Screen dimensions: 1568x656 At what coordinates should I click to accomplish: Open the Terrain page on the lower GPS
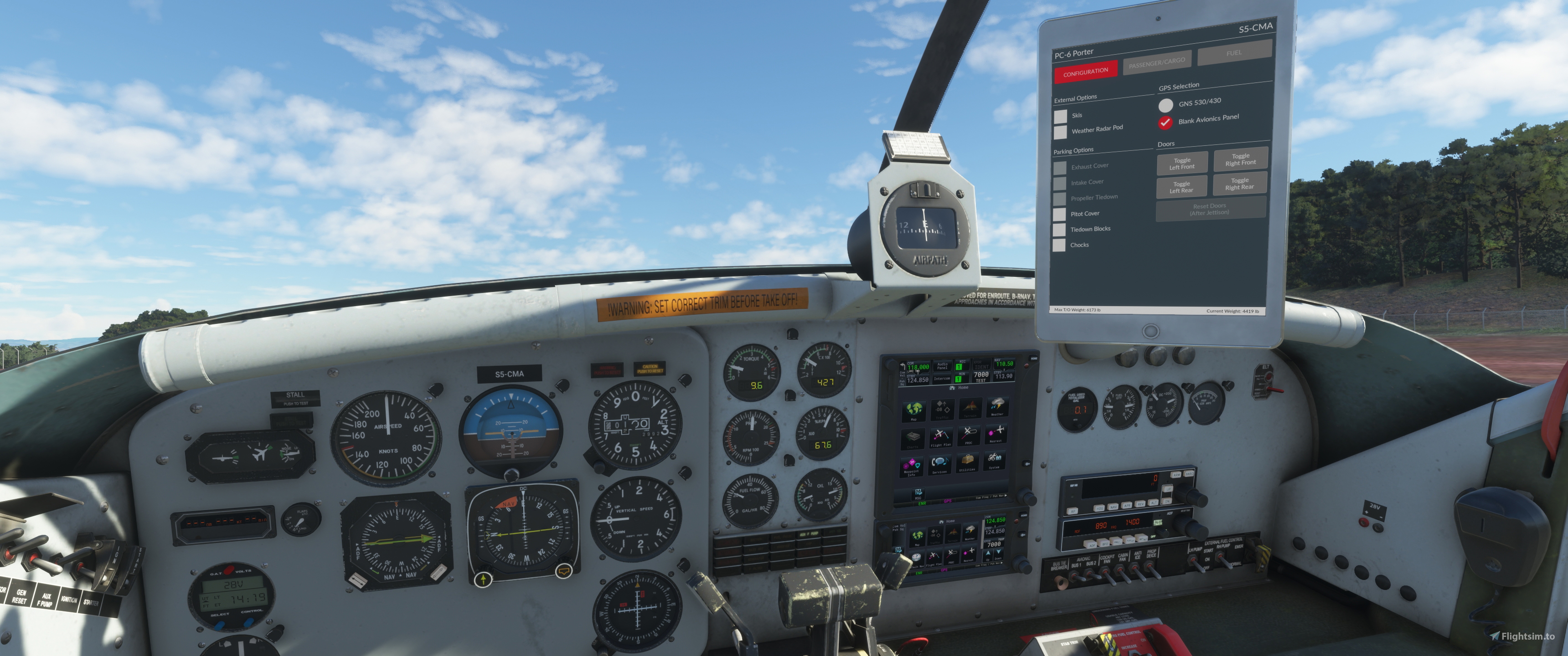[953, 534]
